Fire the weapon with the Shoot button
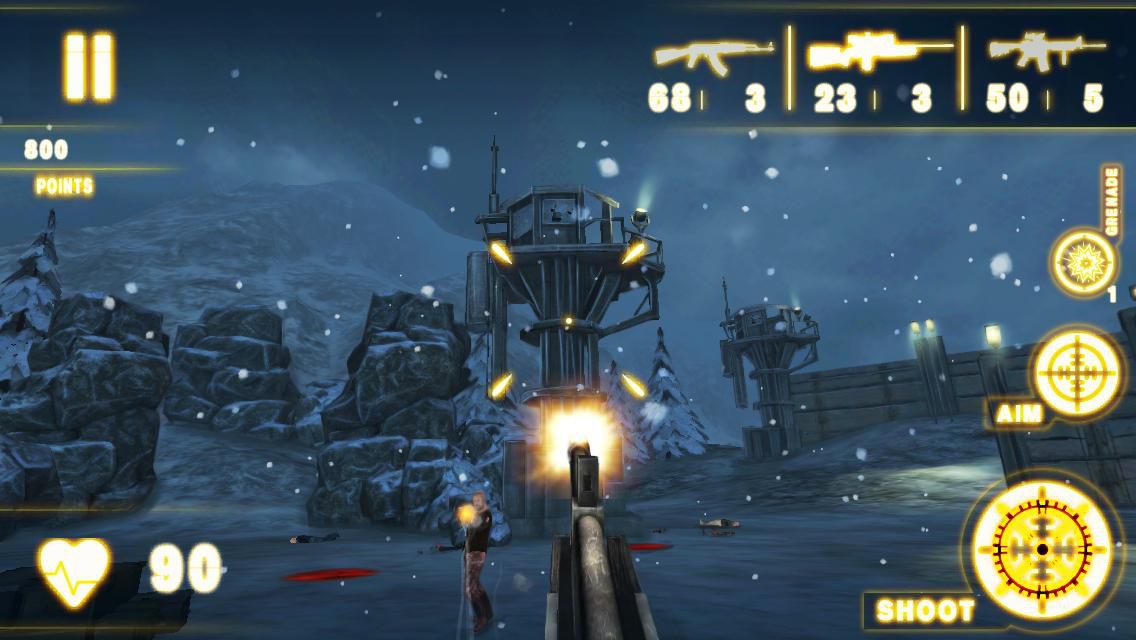Viewport: 1136px width, 640px height. click(1041, 549)
